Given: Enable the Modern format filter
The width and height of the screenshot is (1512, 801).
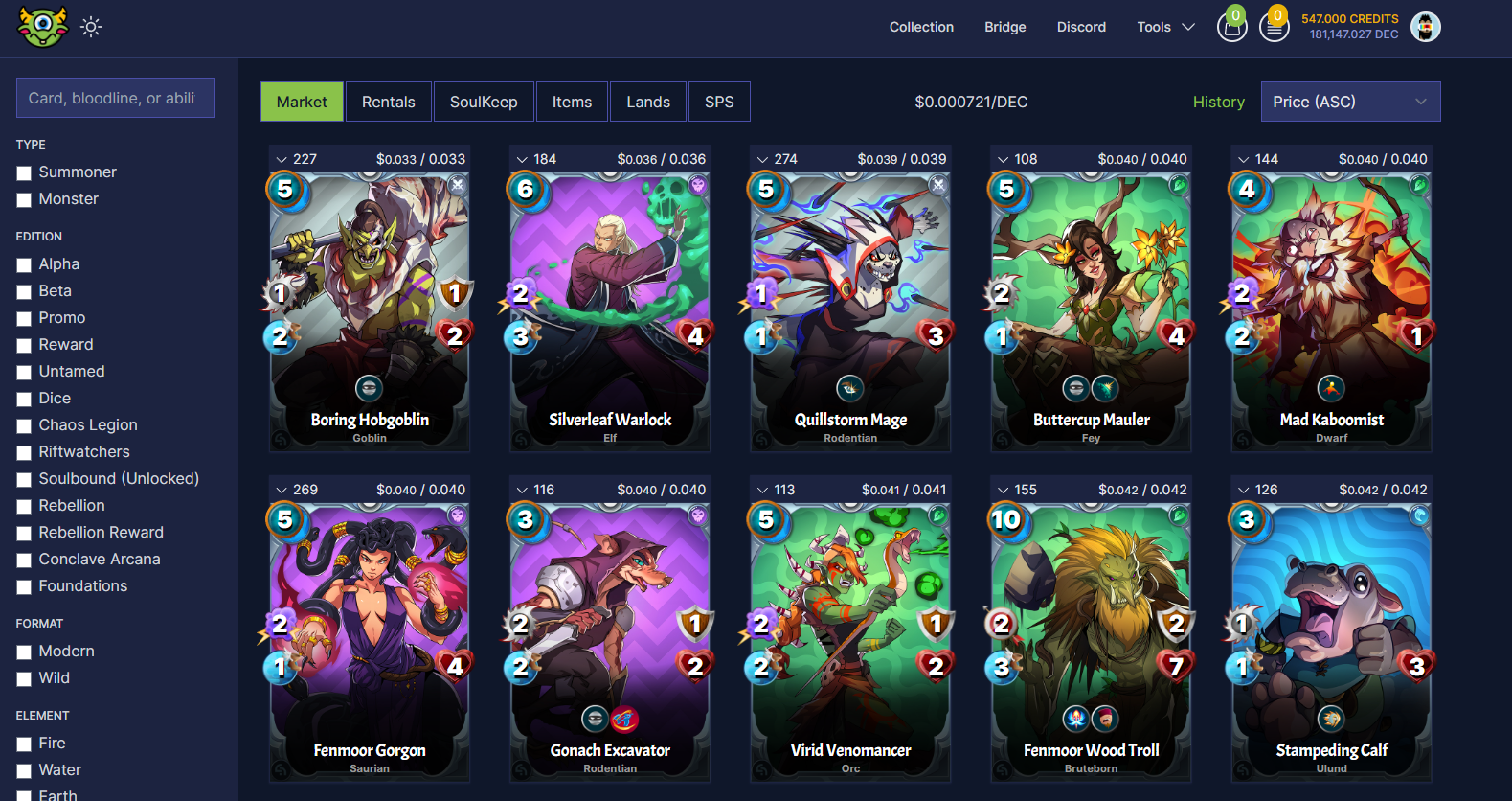Looking at the screenshot, I should click(24, 652).
